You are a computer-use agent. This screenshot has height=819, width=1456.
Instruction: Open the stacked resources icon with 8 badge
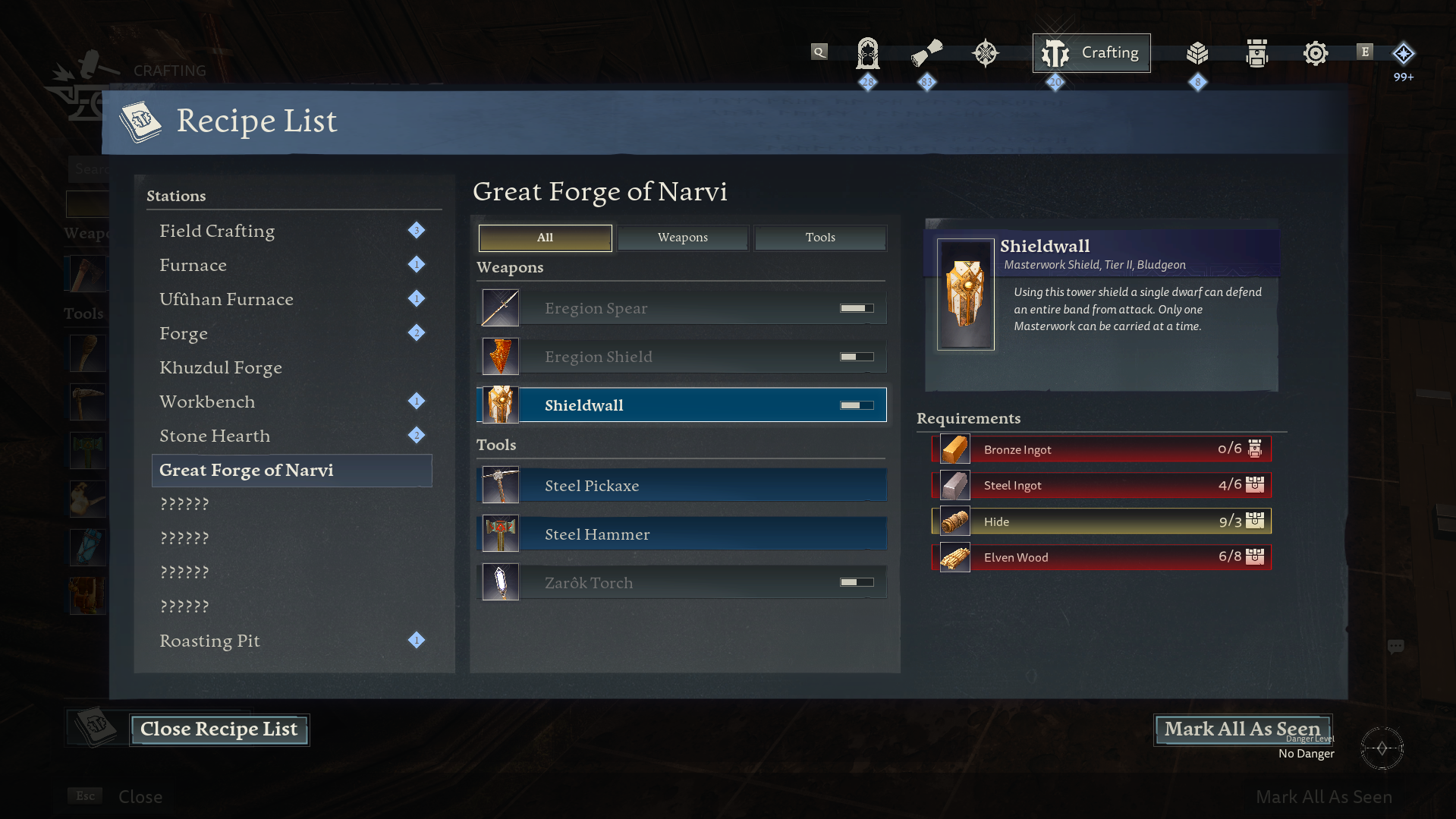coord(1197,52)
